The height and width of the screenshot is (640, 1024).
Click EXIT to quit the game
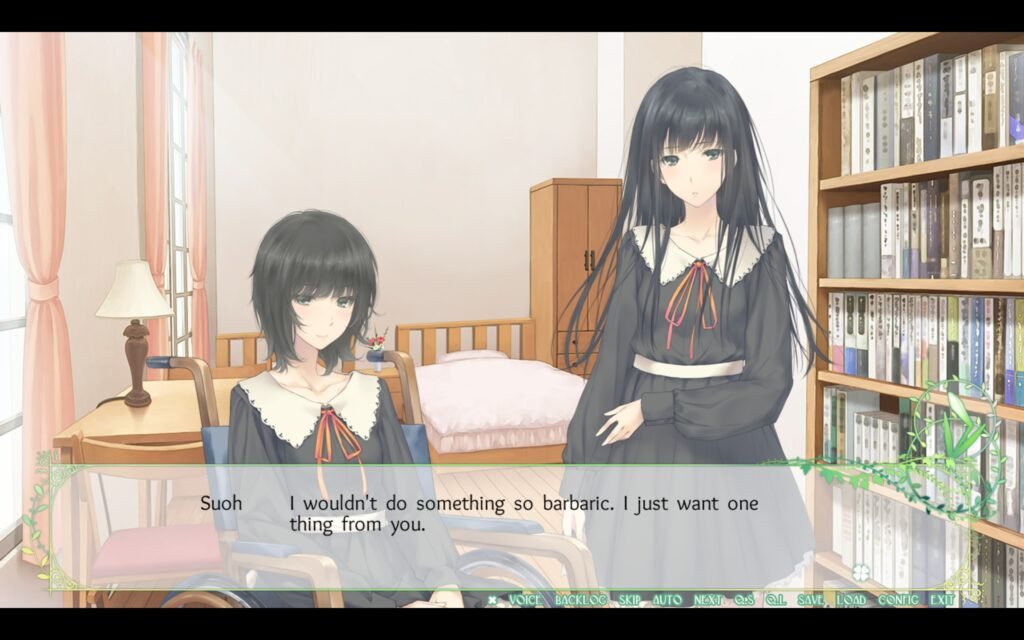[x=942, y=600]
